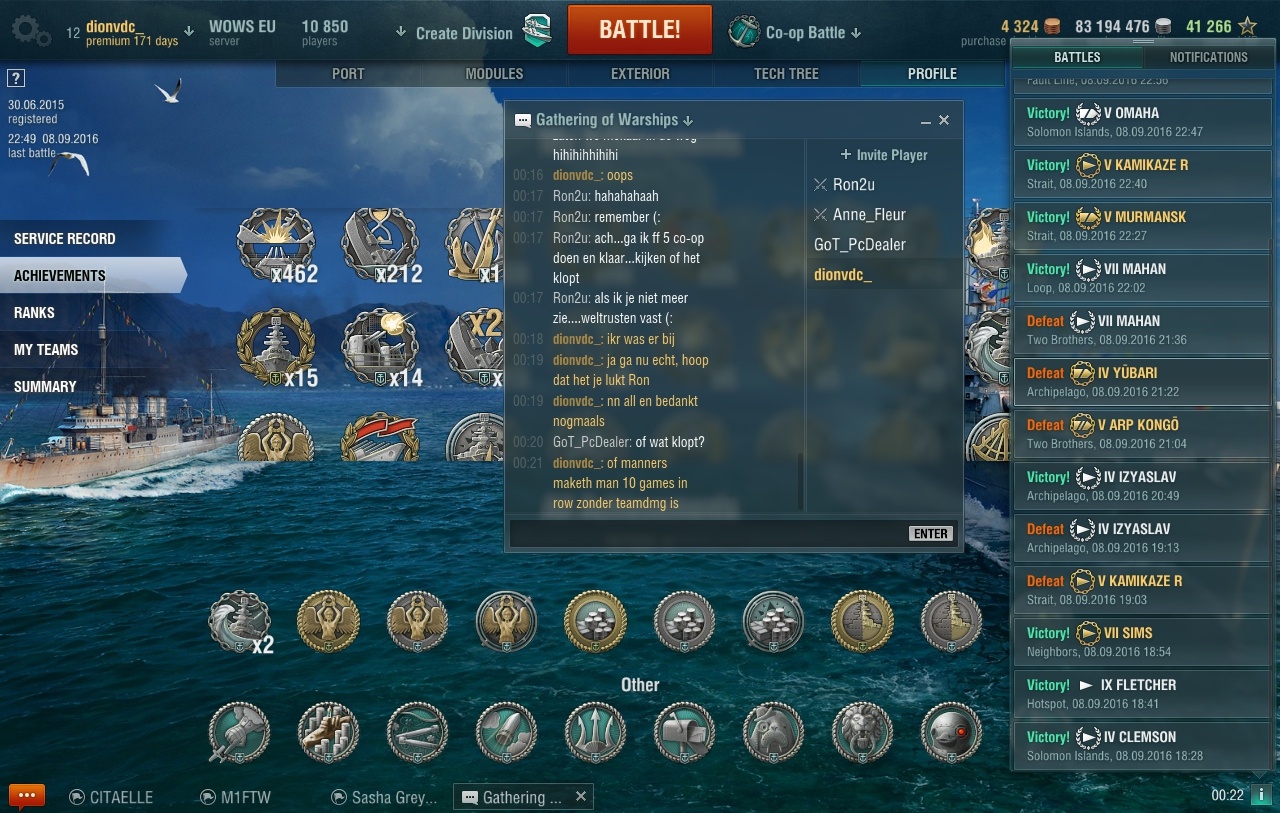Select Ron2u in the chat member list
The image size is (1280, 813).
coord(853,185)
